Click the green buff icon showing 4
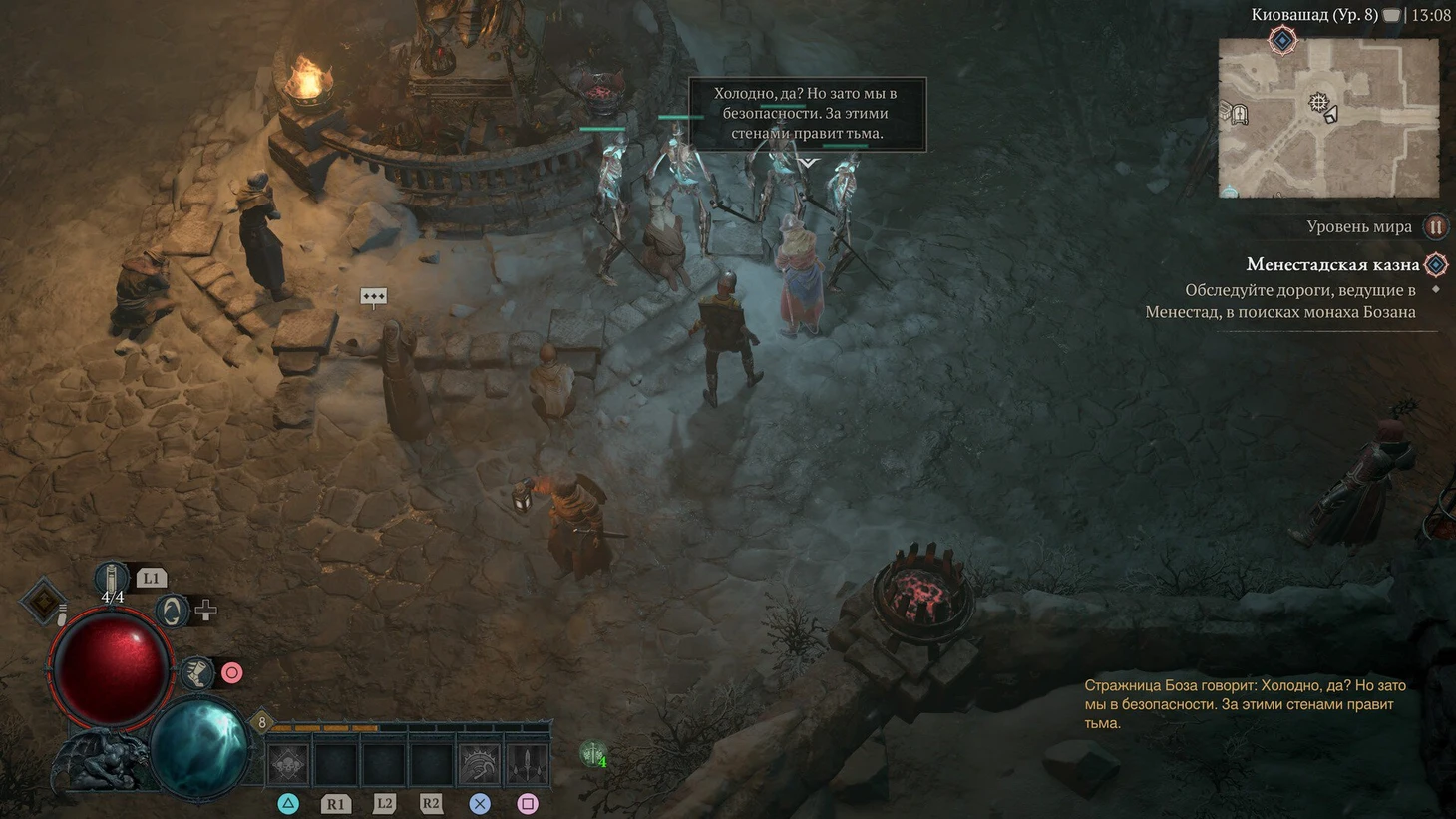This screenshot has width=1456, height=819. (593, 755)
